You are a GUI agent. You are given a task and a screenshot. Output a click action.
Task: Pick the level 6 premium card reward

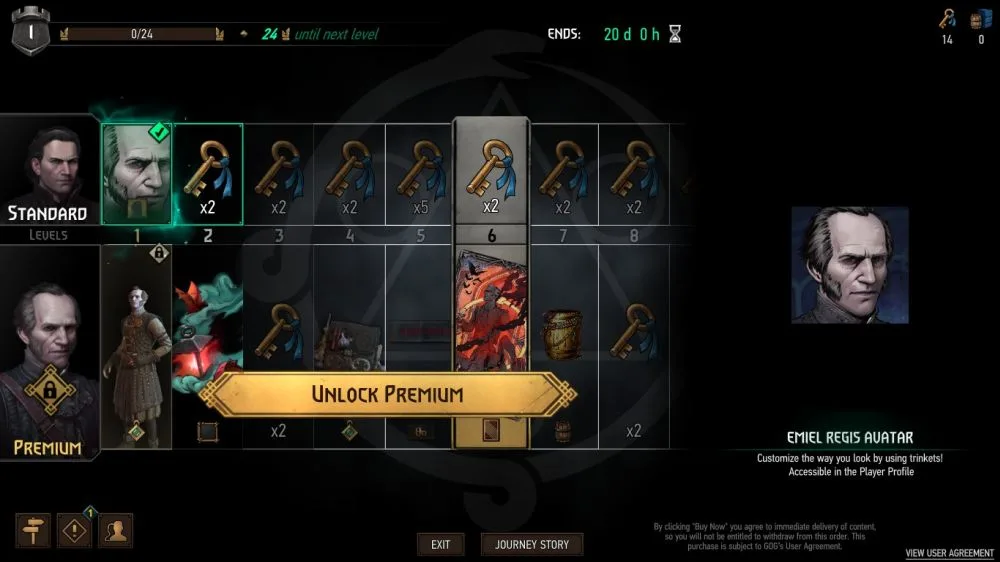[490, 320]
